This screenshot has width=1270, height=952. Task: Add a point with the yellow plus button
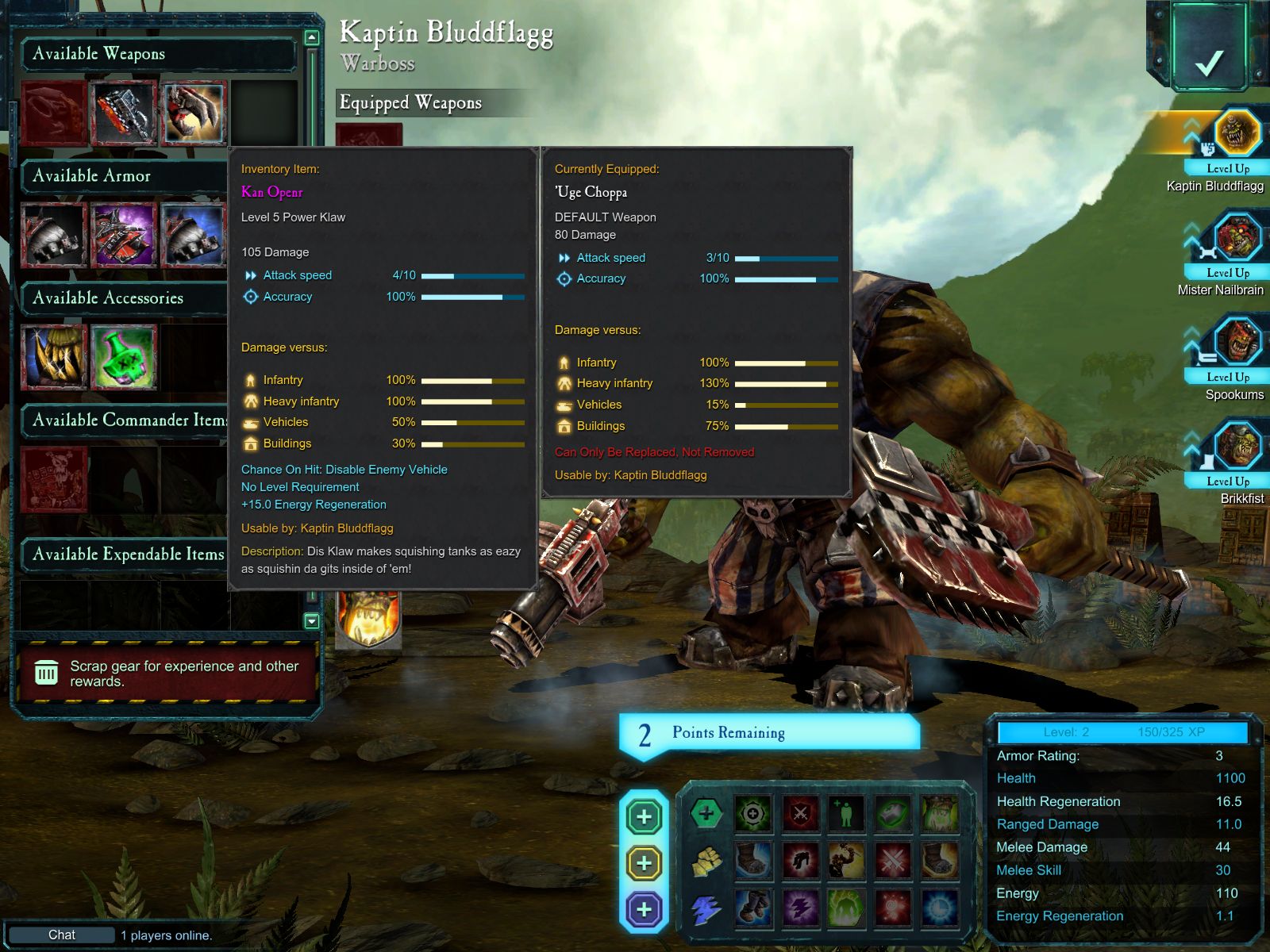click(x=644, y=863)
